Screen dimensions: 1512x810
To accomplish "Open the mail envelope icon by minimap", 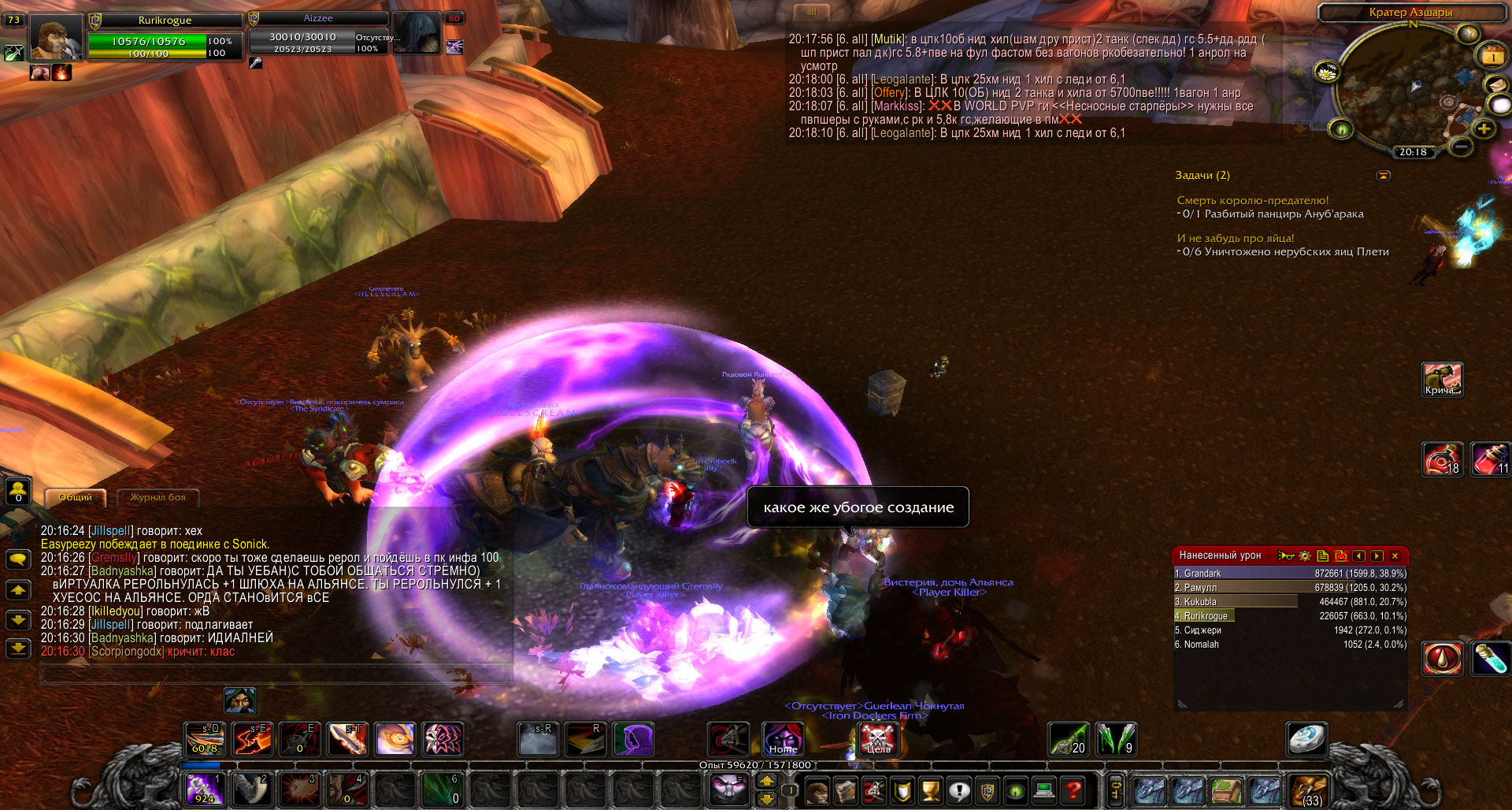I will coord(1496,85).
